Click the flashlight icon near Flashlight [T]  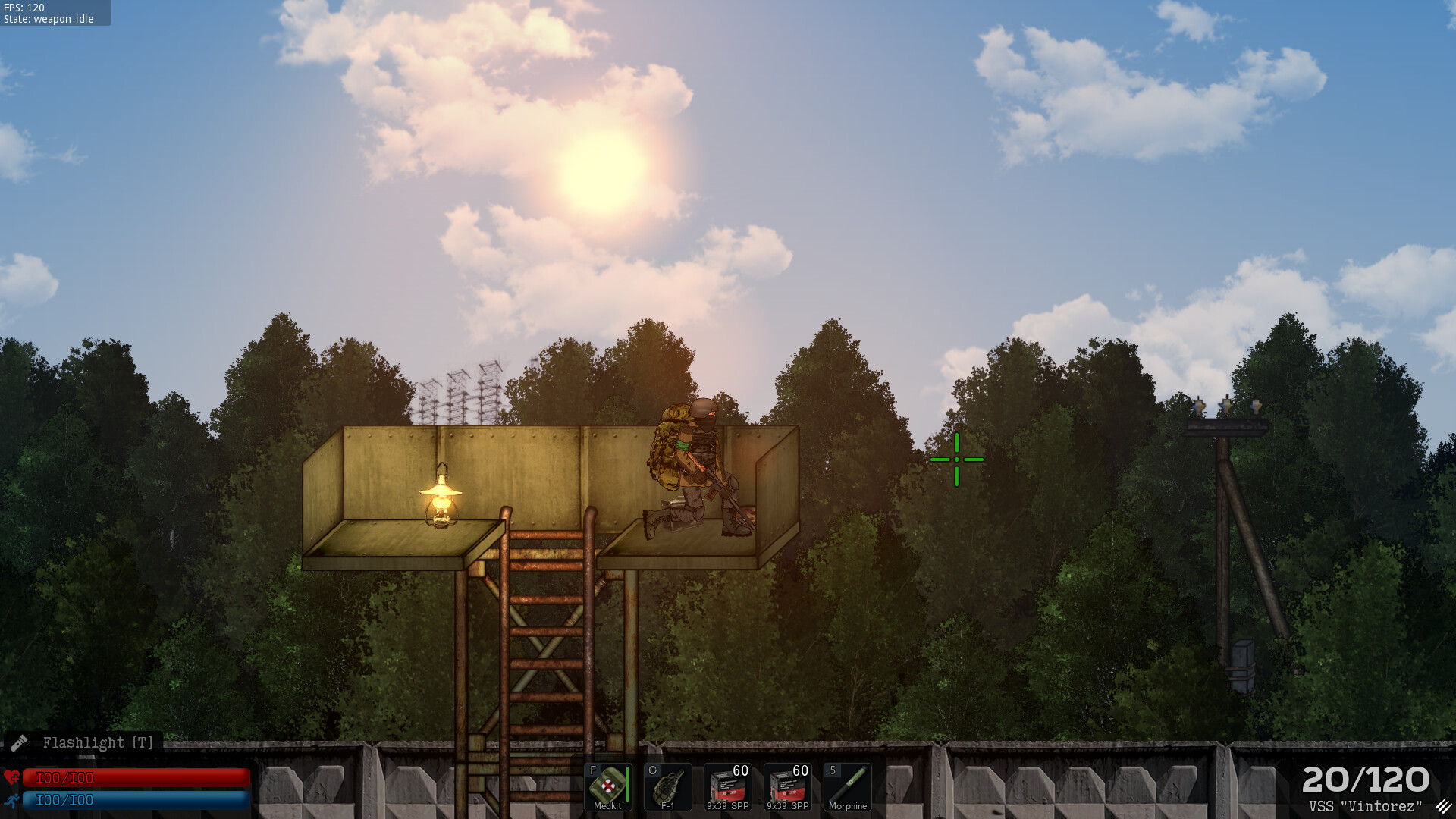[x=20, y=742]
